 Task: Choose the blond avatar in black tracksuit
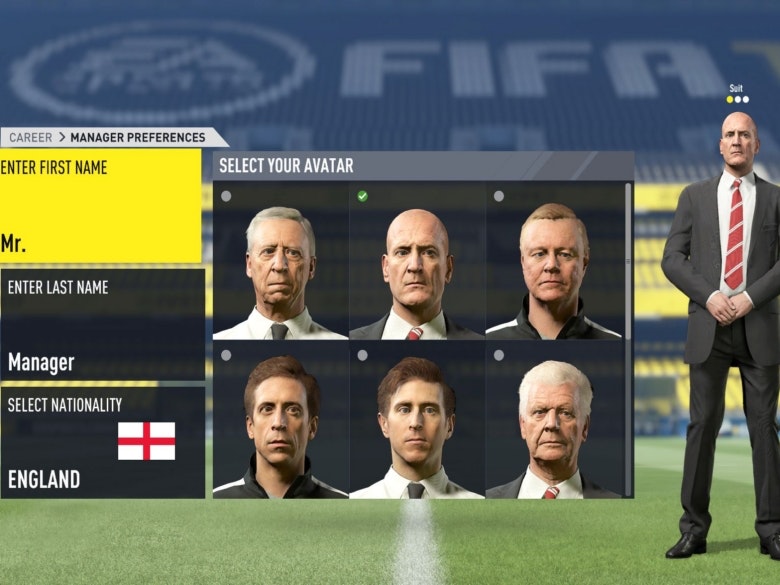coord(553,262)
